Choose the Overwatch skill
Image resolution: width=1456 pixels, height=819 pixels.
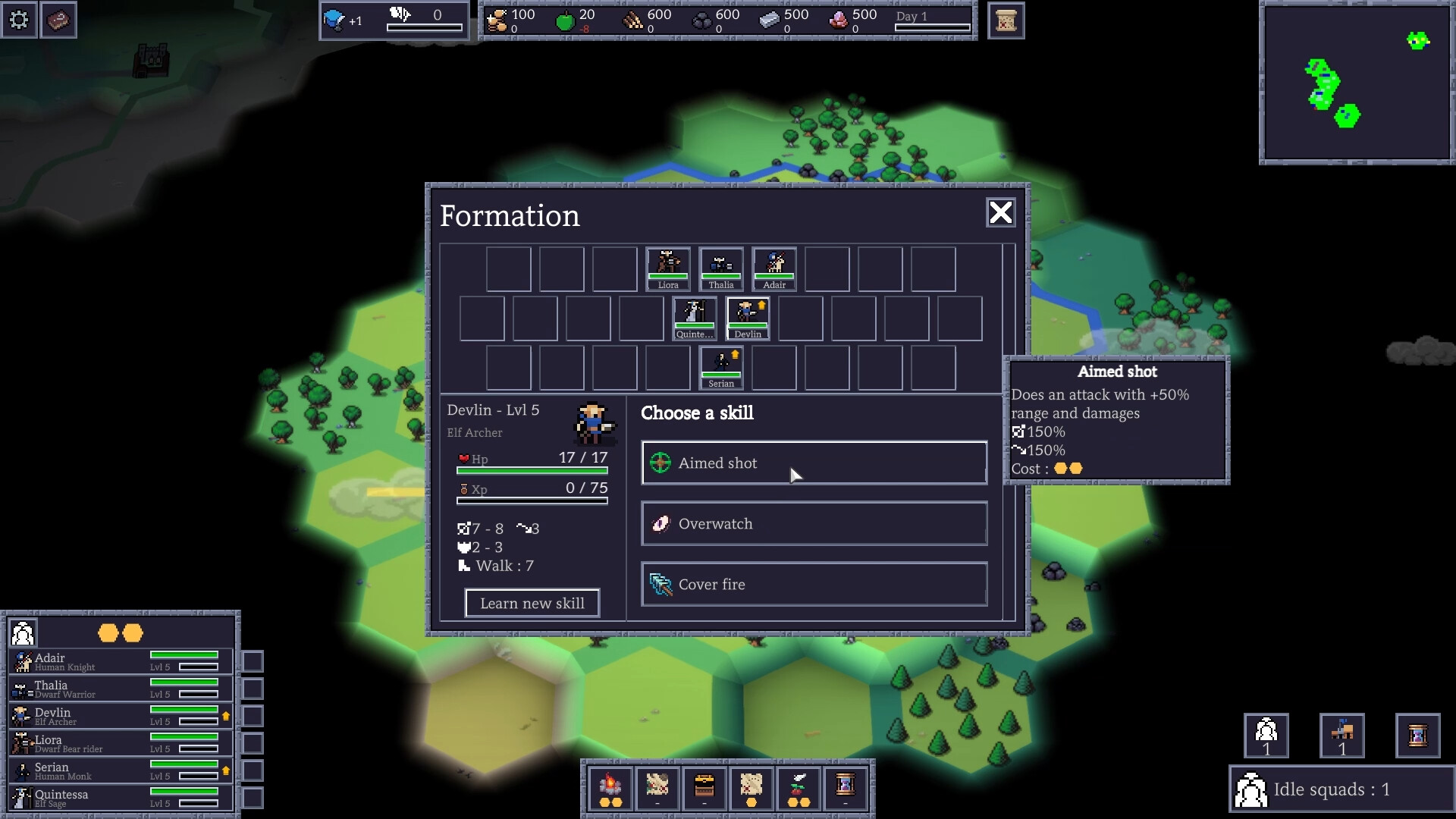click(813, 523)
